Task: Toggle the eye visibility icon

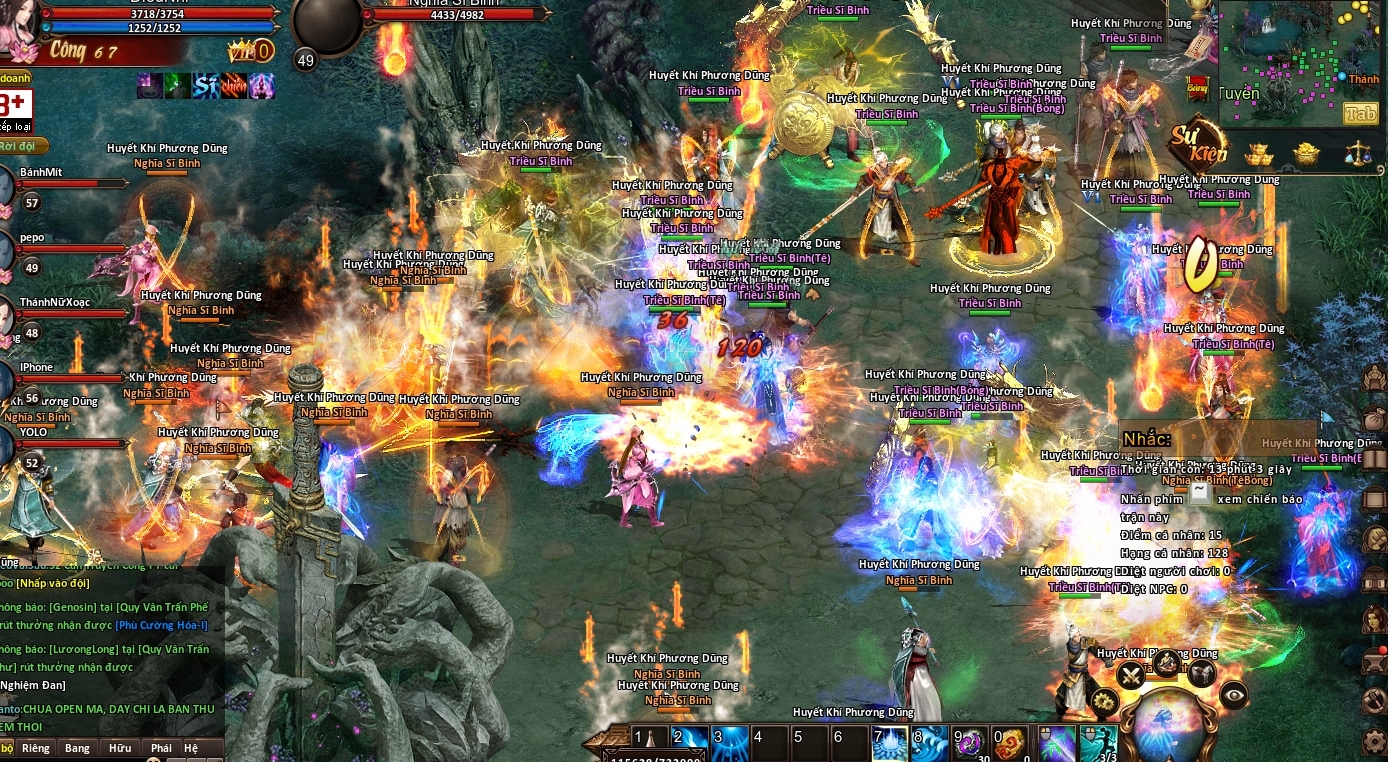Action: (x=1234, y=694)
